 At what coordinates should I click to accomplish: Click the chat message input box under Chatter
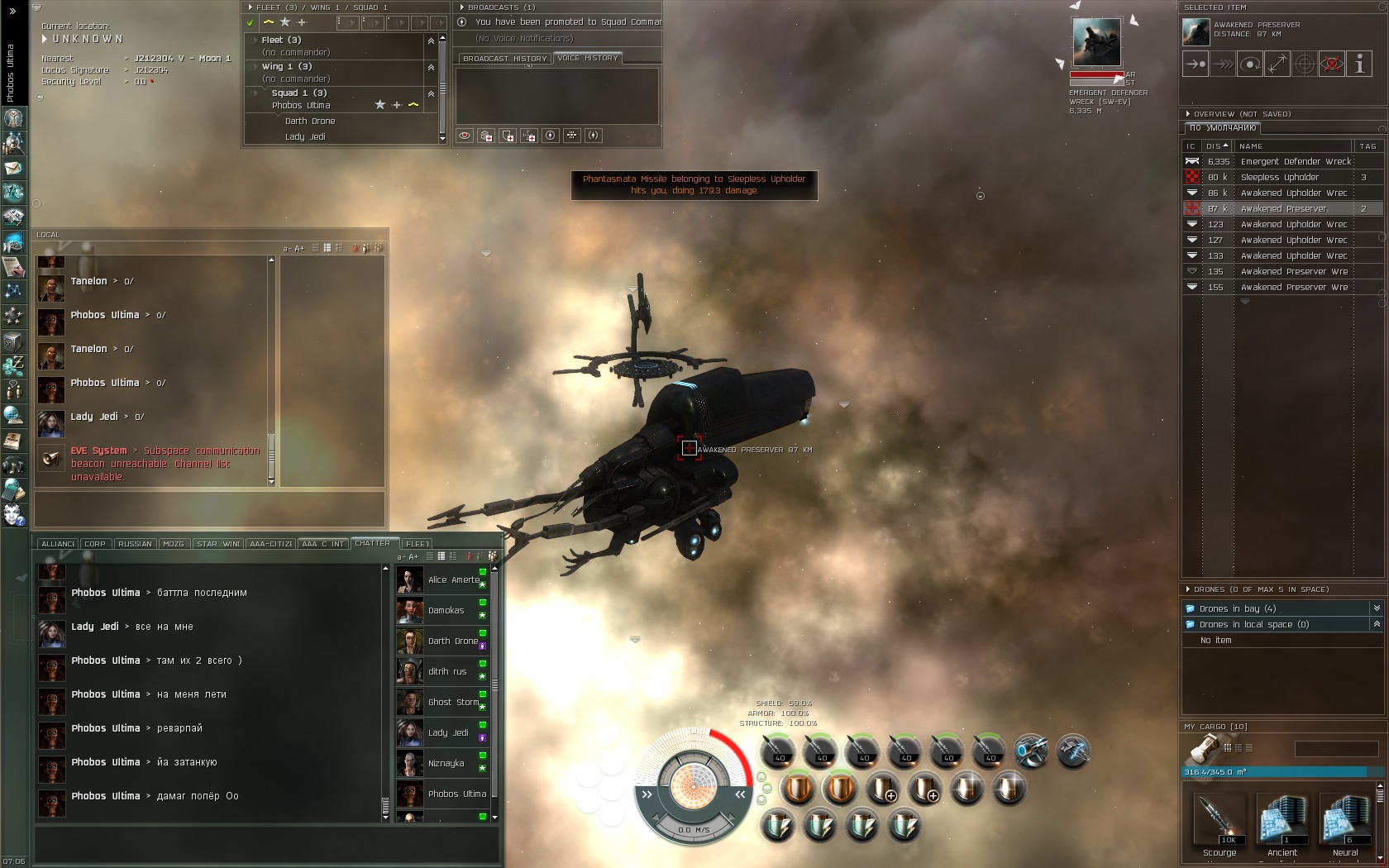coord(266,845)
